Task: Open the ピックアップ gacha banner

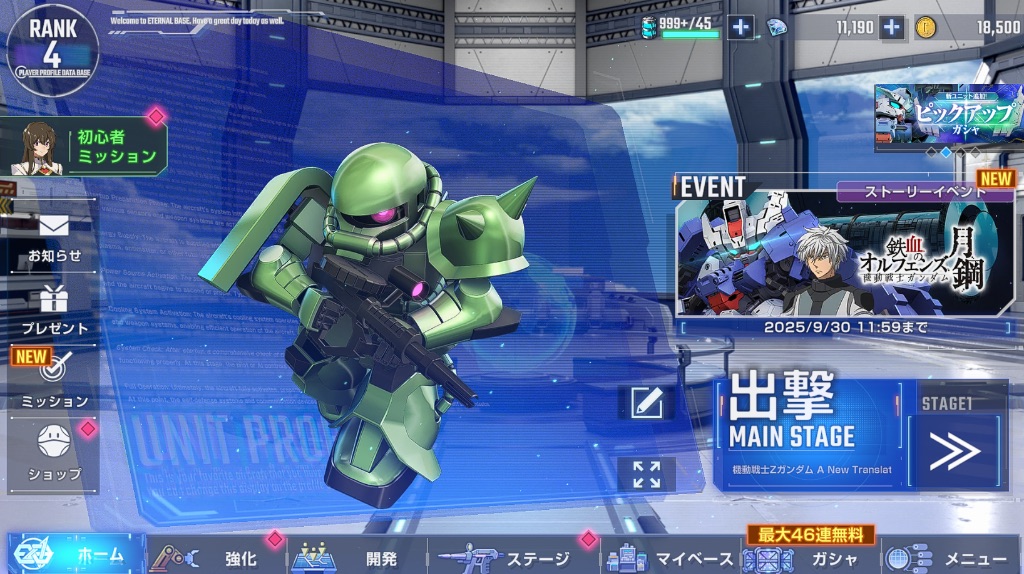Action: [x=947, y=116]
